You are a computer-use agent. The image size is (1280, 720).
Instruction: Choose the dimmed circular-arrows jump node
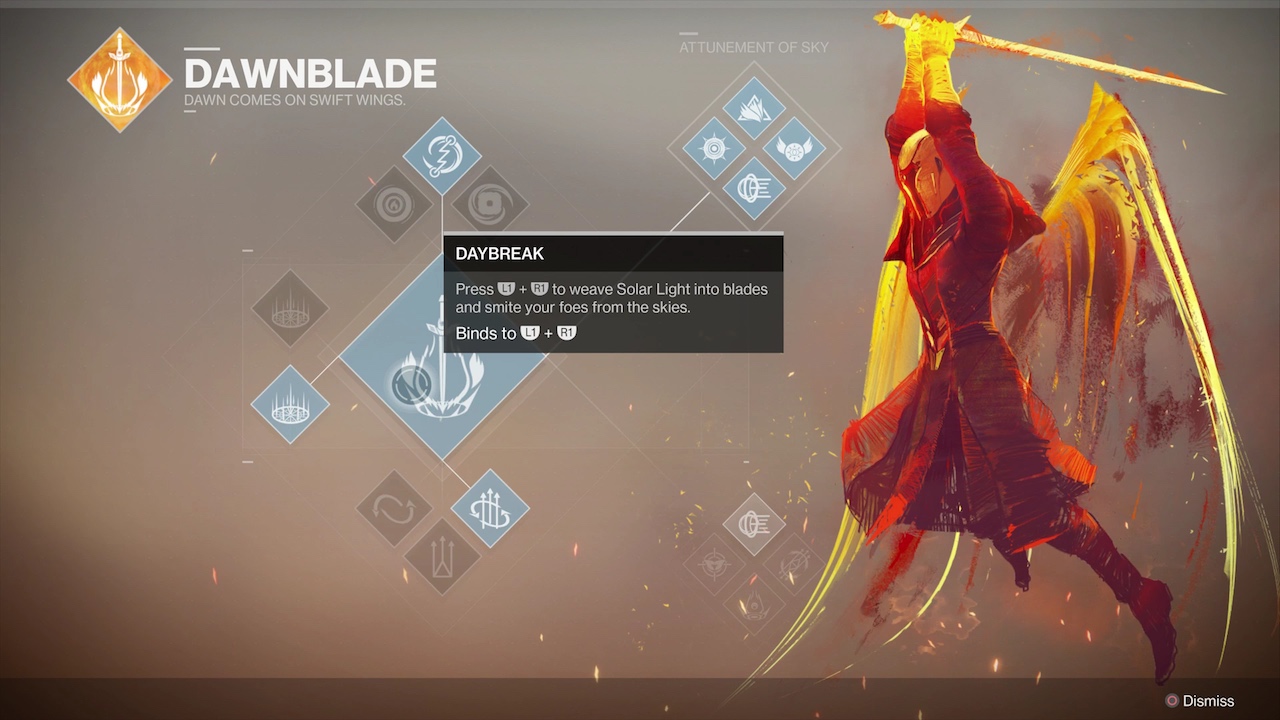(394, 509)
